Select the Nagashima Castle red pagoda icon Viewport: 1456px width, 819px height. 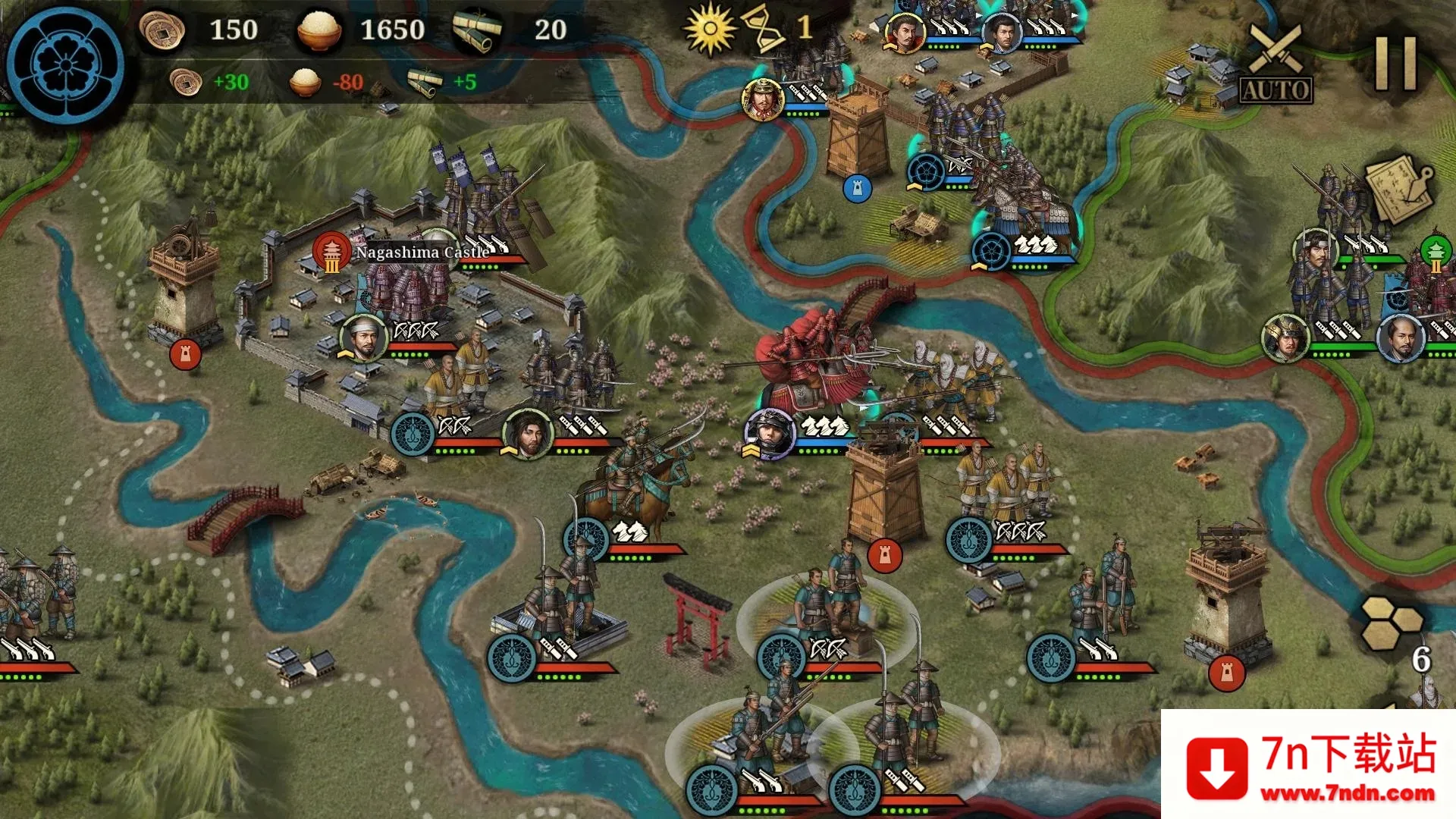click(331, 252)
